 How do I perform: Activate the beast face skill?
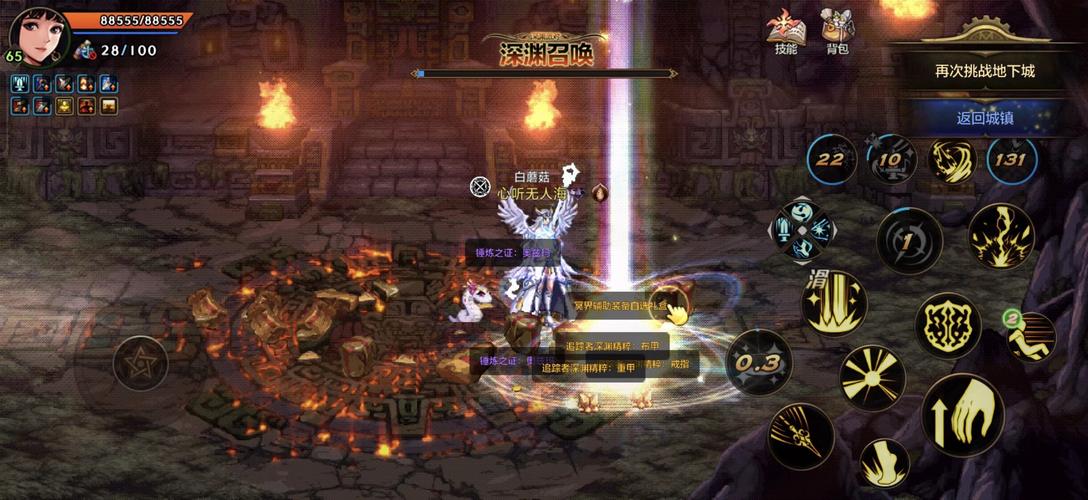tap(947, 326)
